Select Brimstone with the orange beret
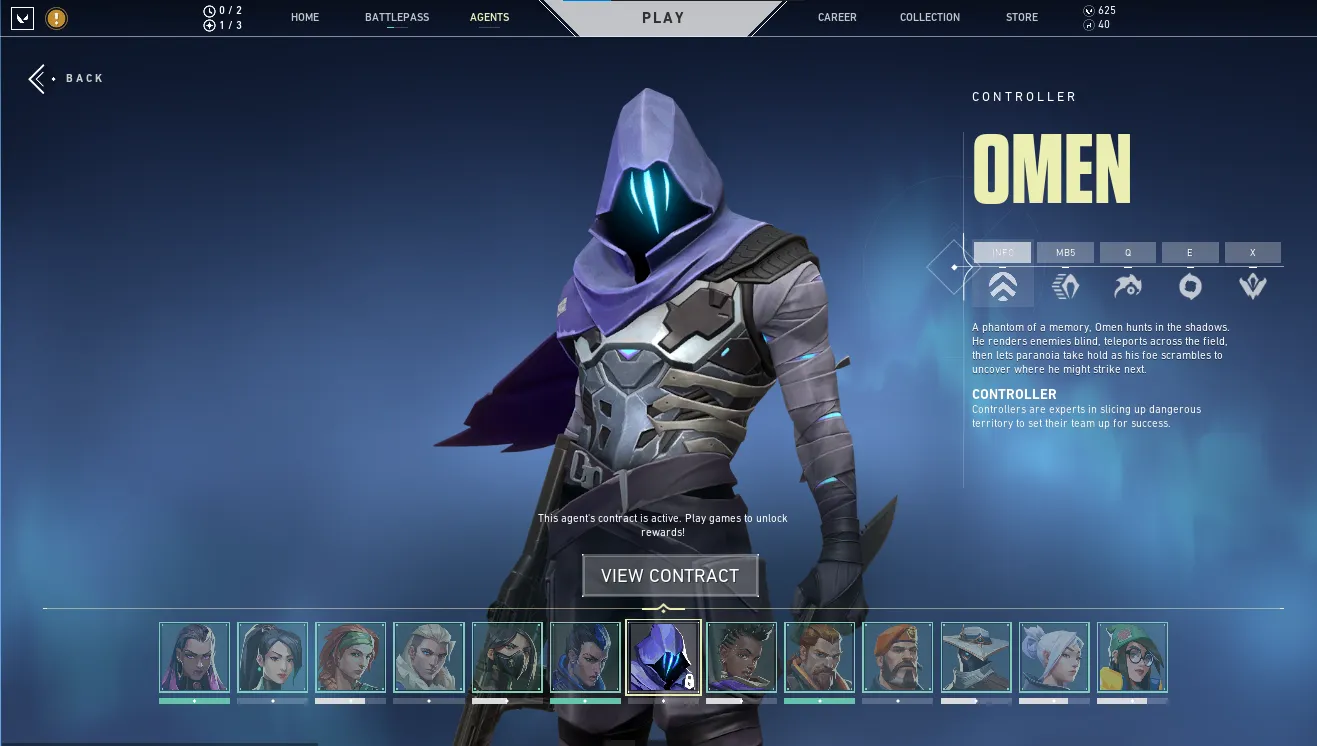The image size is (1317, 746). coord(897,657)
